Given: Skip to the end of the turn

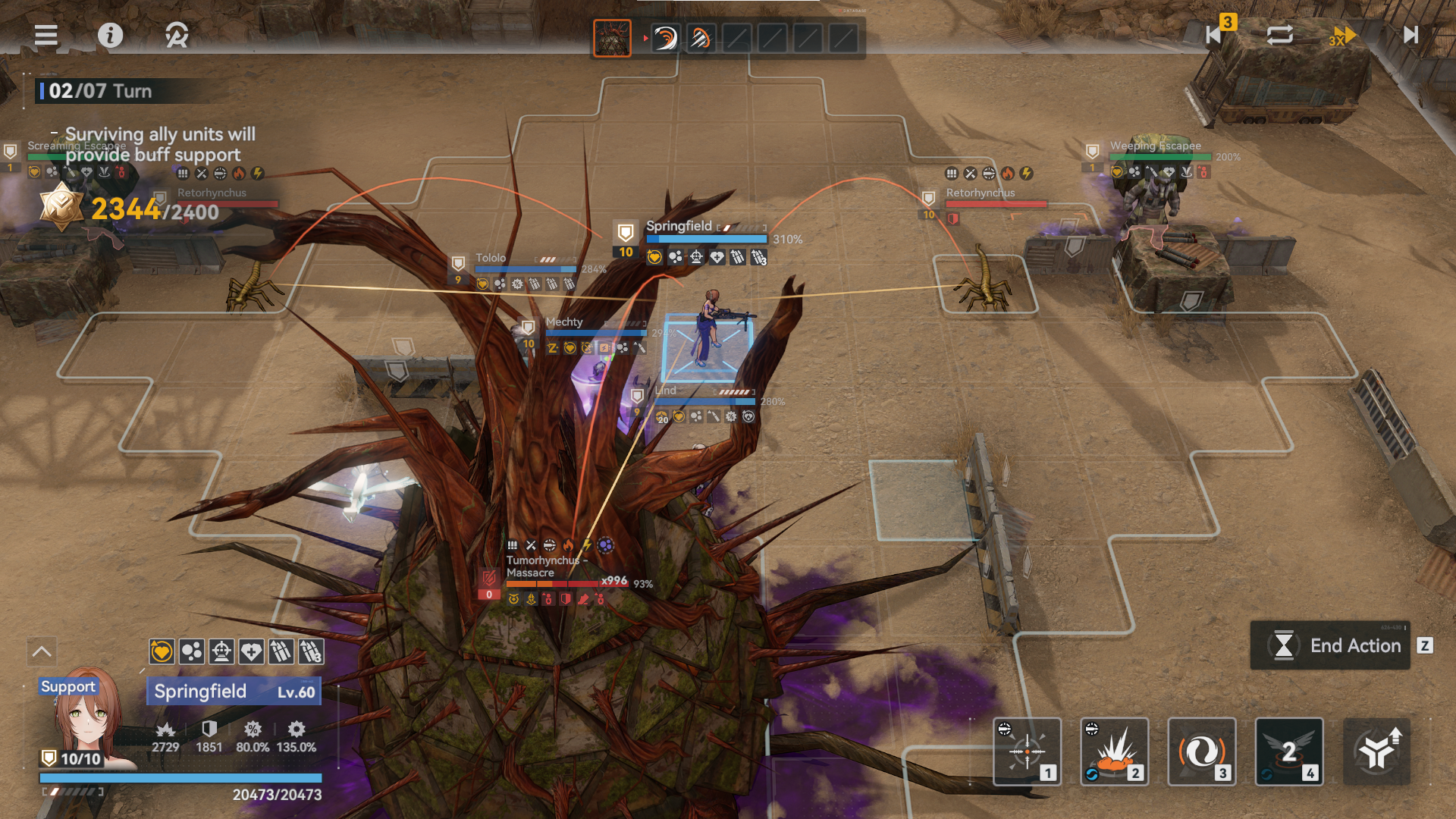Looking at the screenshot, I should click(1410, 35).
